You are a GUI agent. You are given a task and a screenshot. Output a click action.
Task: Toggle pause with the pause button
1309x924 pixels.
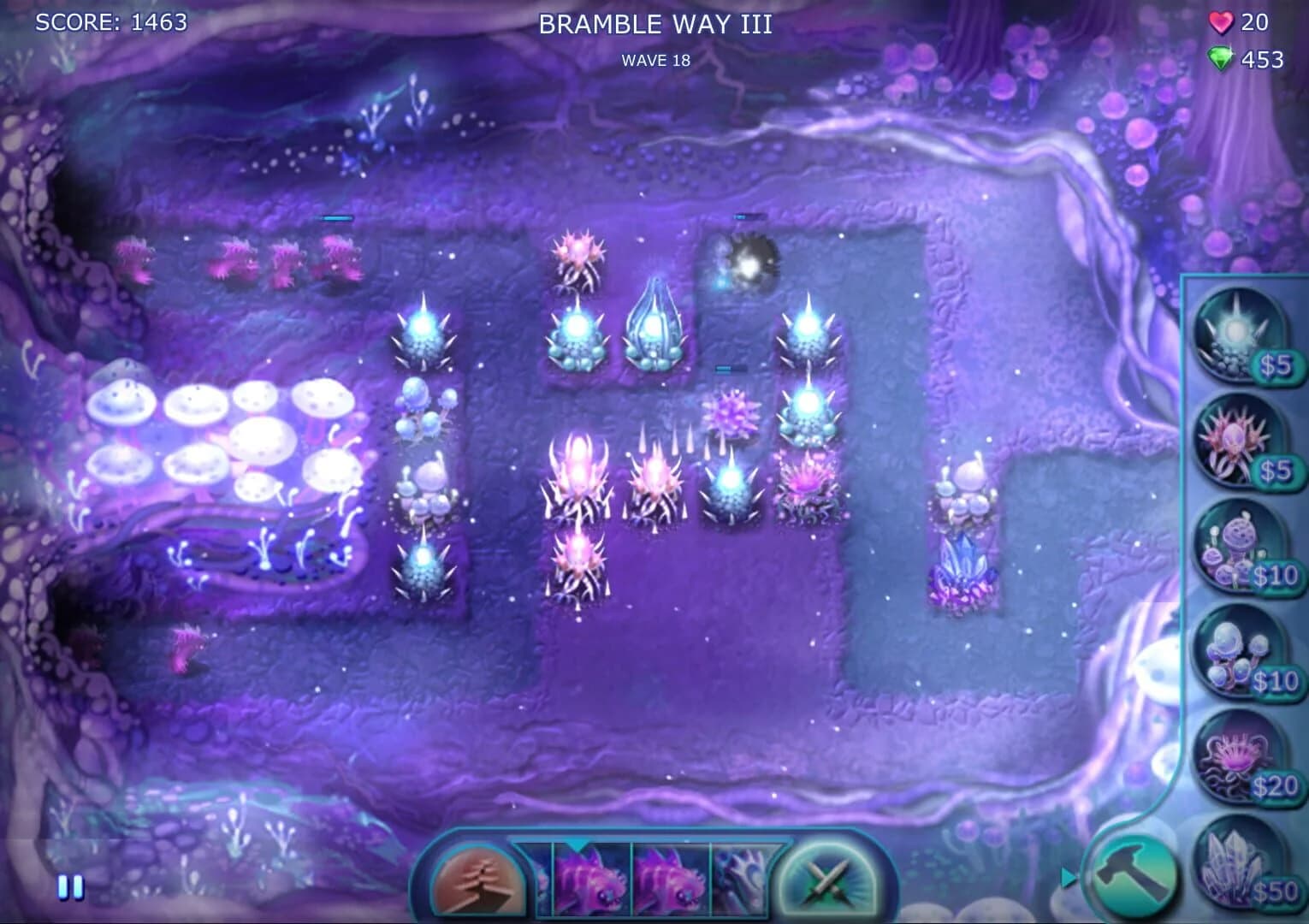(71, 887)
